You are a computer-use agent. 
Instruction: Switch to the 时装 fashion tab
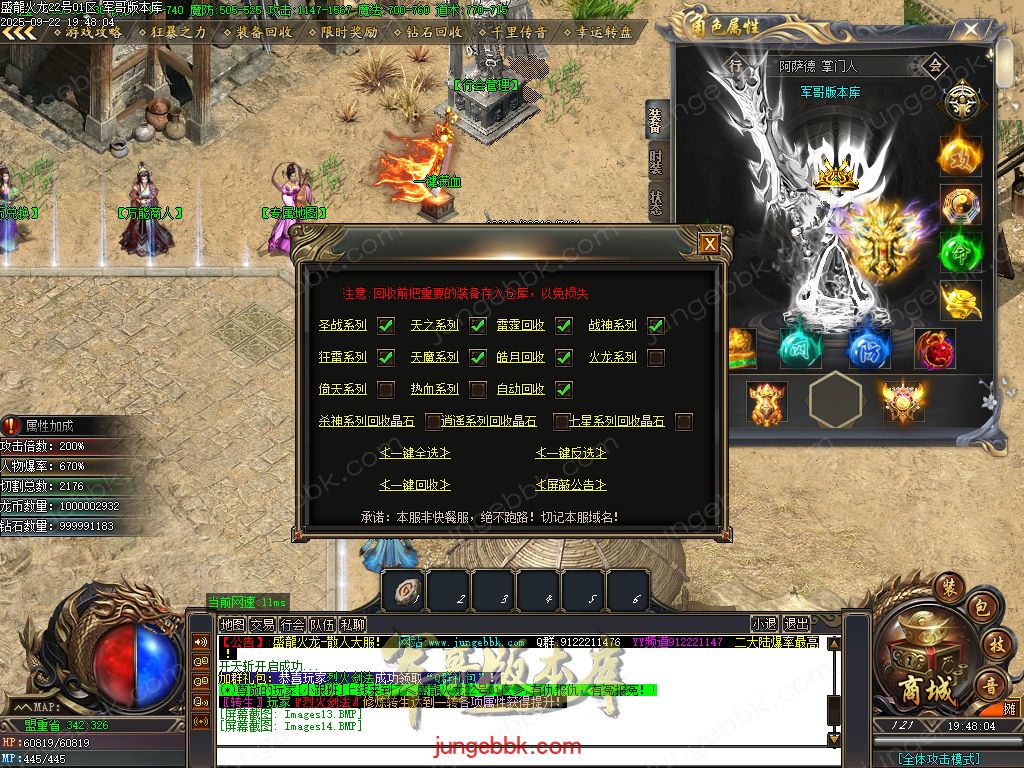[655, 161]
